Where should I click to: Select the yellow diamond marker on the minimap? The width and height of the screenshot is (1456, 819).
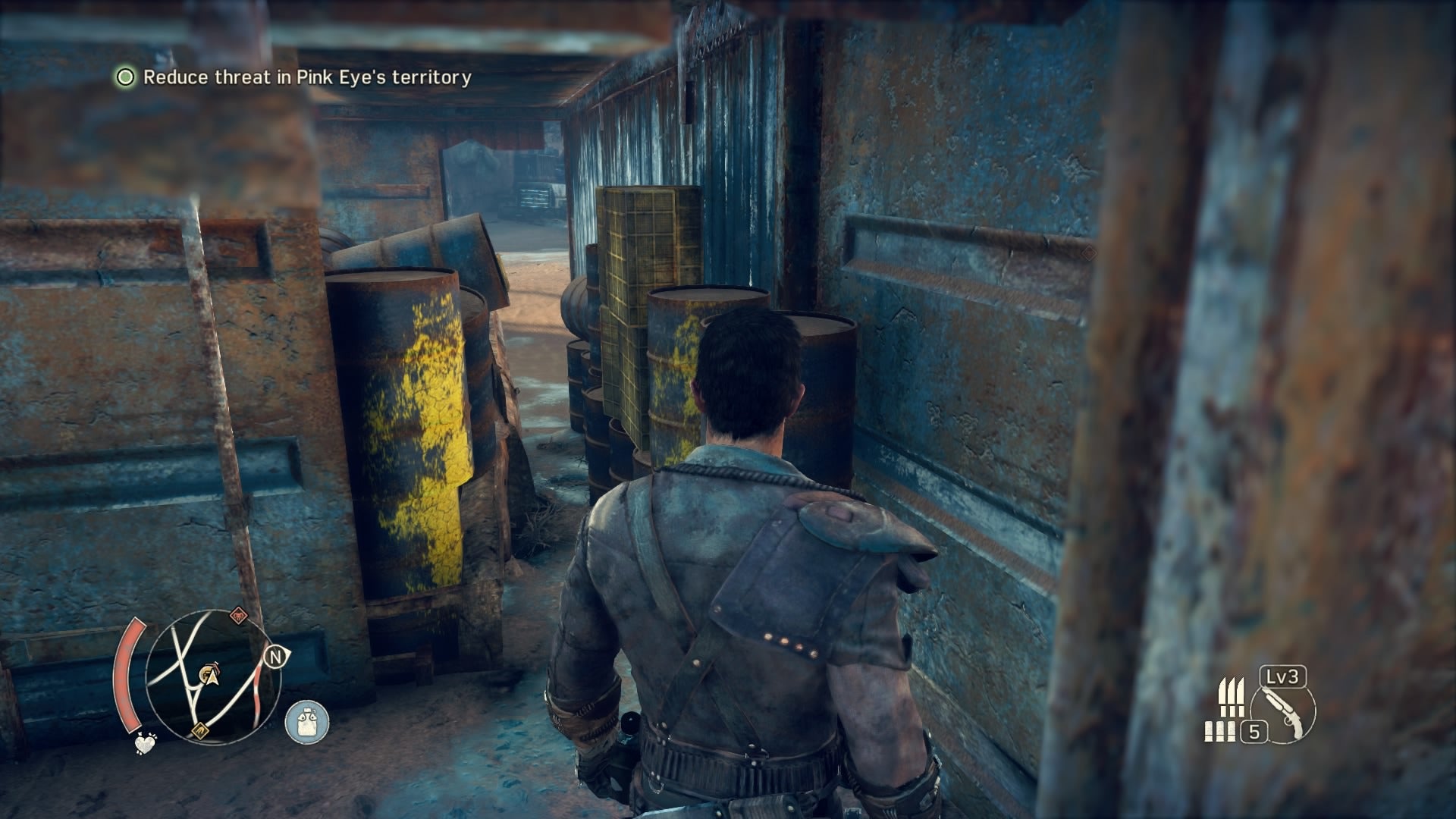[199, 730]
